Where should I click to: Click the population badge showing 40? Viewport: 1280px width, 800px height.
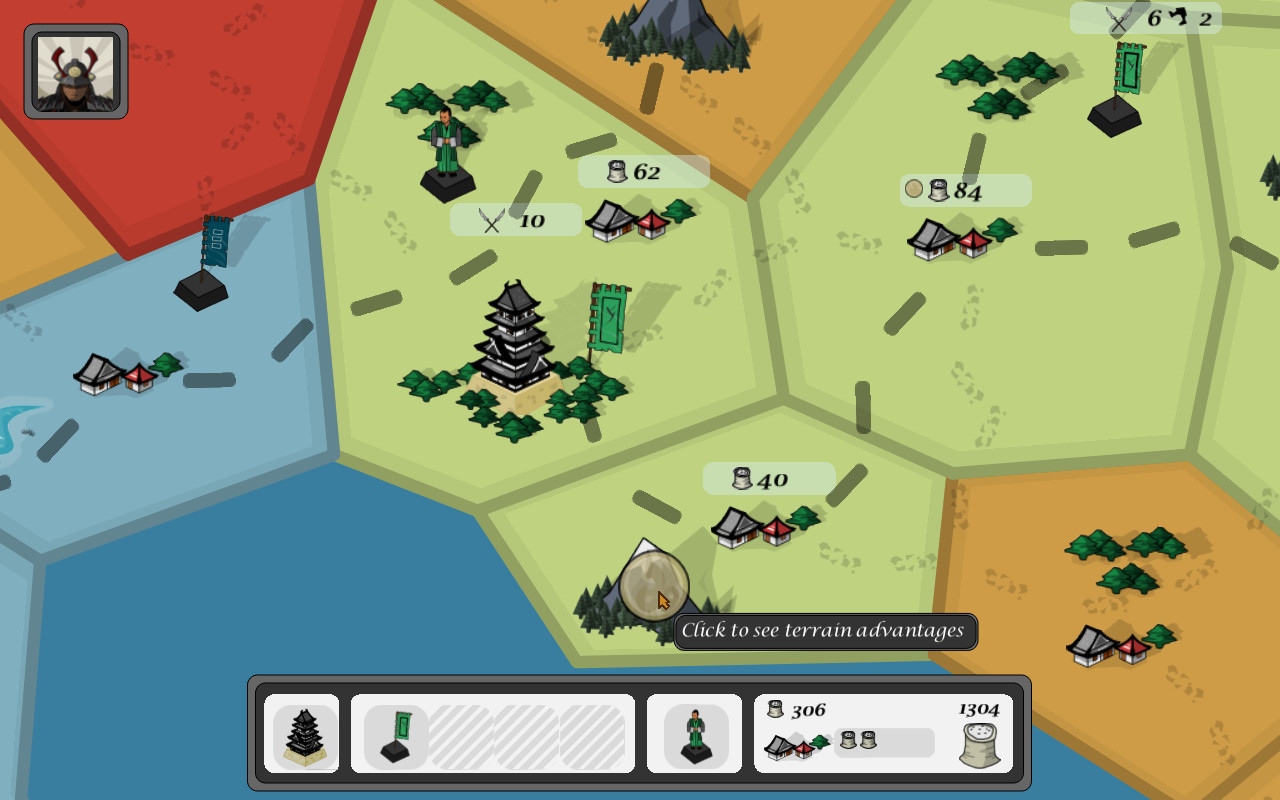[768, 479]
